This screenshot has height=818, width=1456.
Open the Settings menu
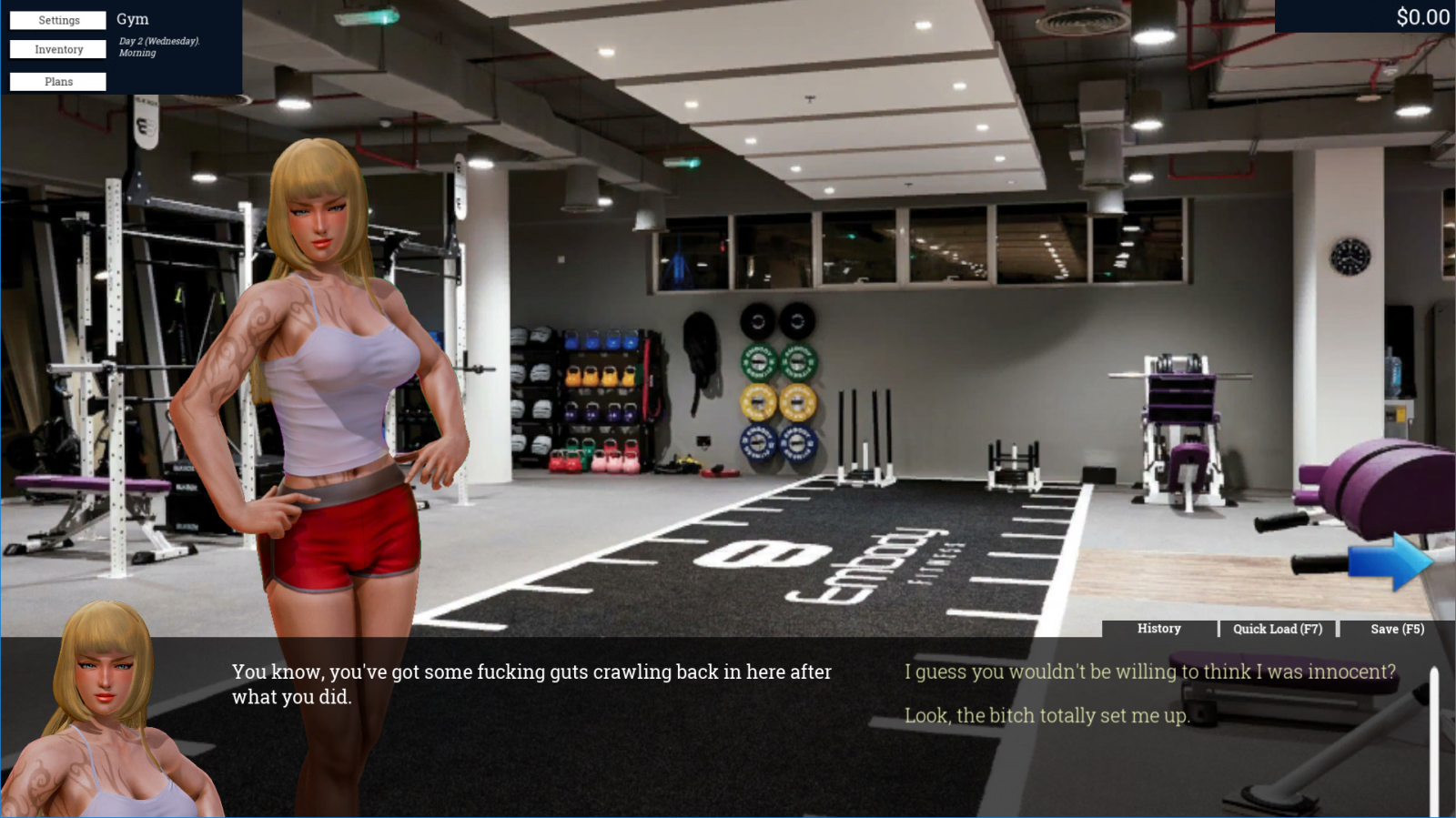pyautogui.click(x=58, y=20)
